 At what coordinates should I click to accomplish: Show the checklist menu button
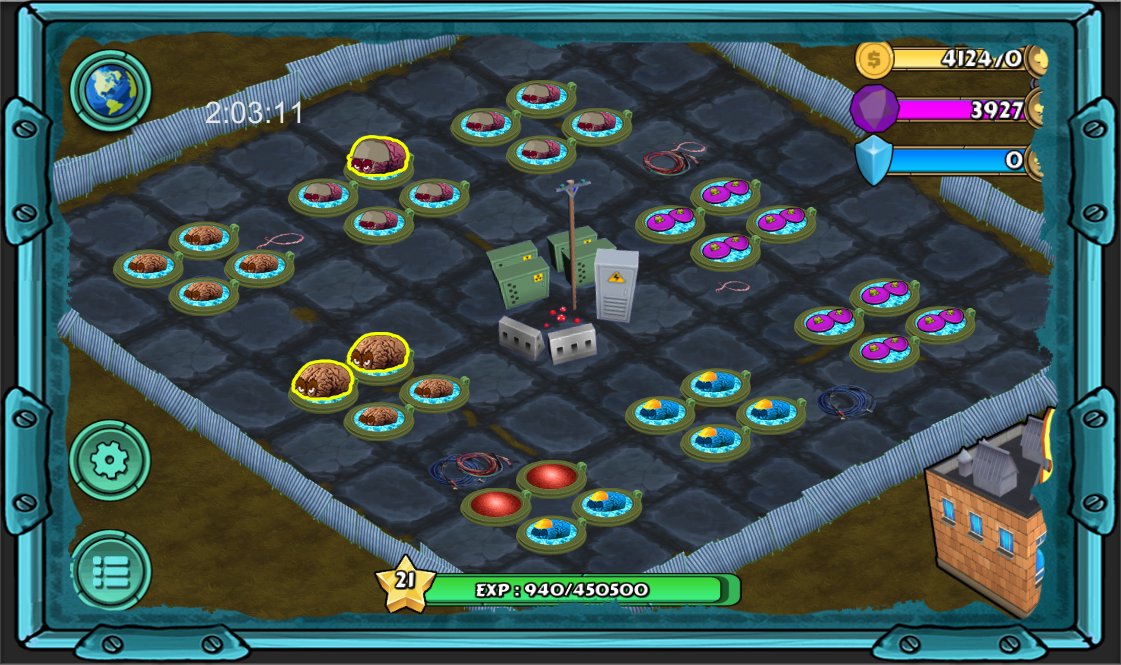click(x=110, y=570)
